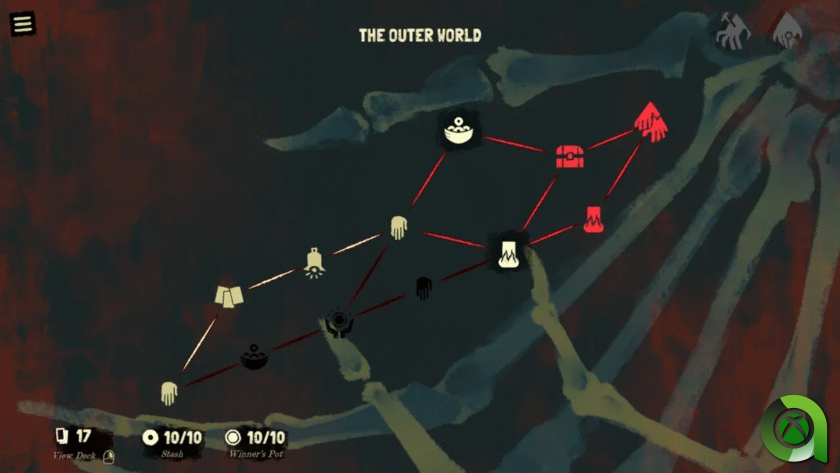
Task: Click the faded creature icon
Action: tap(732, 31)
